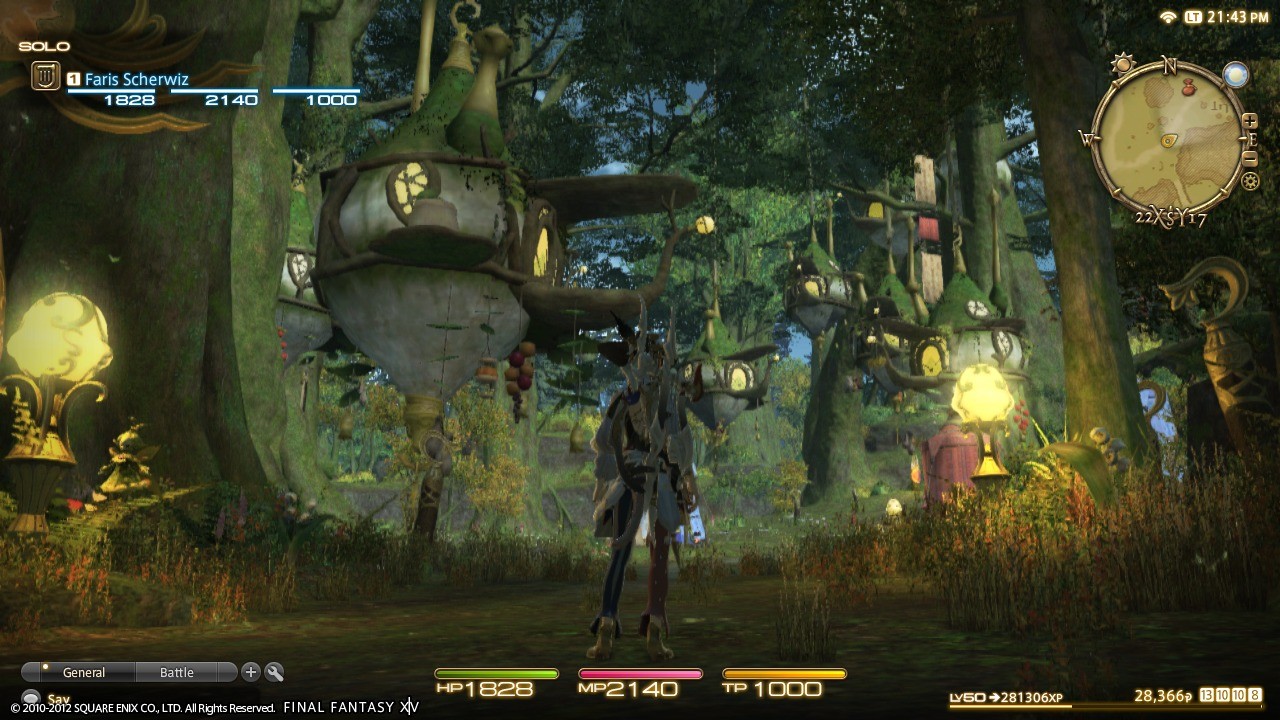Select the General chat tab
The width and height of the screenshot is (1280, 720).
click(x=84, y=672)
